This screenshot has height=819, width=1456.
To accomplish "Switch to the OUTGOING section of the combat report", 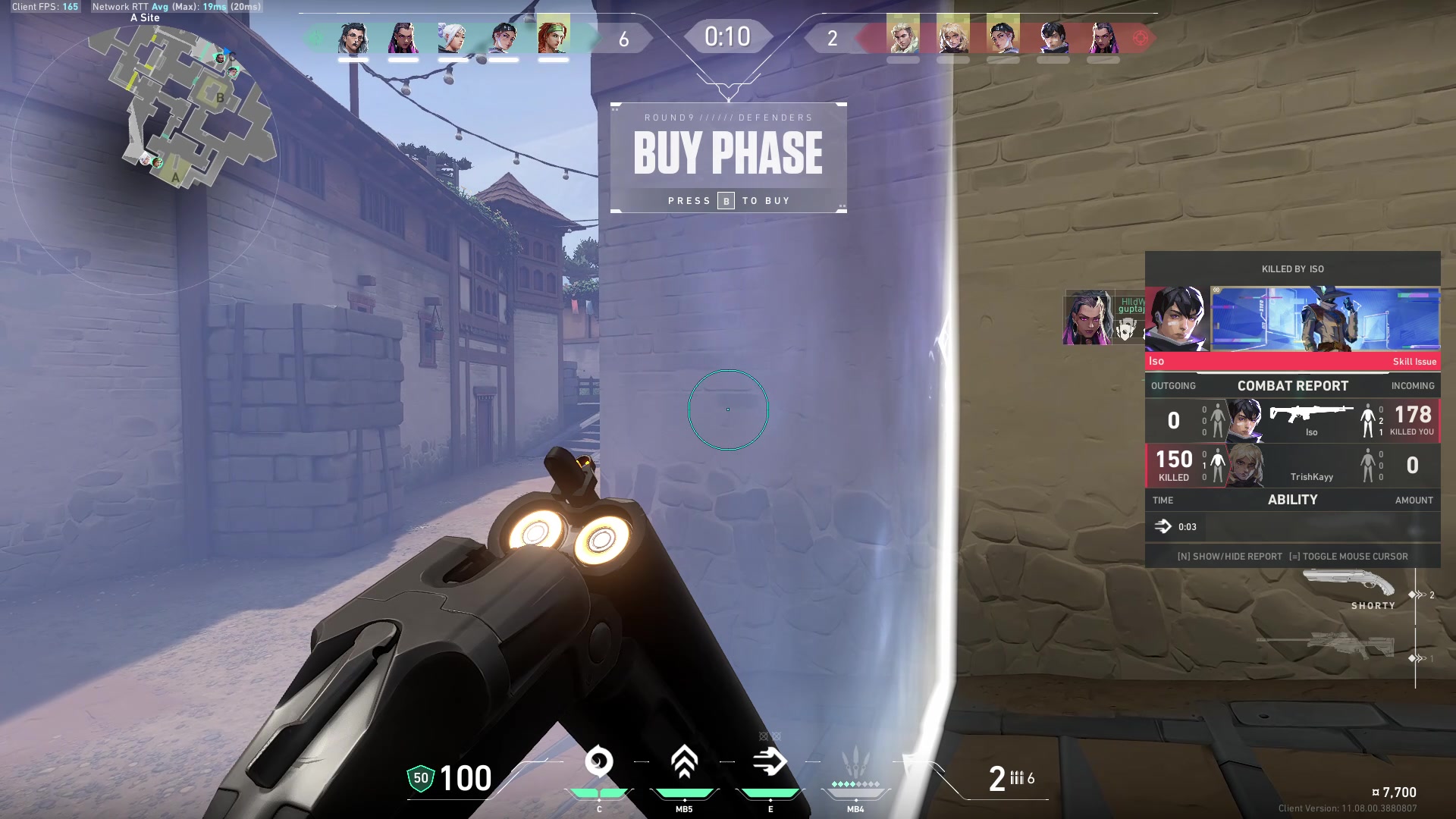I will coord(1174,386).
